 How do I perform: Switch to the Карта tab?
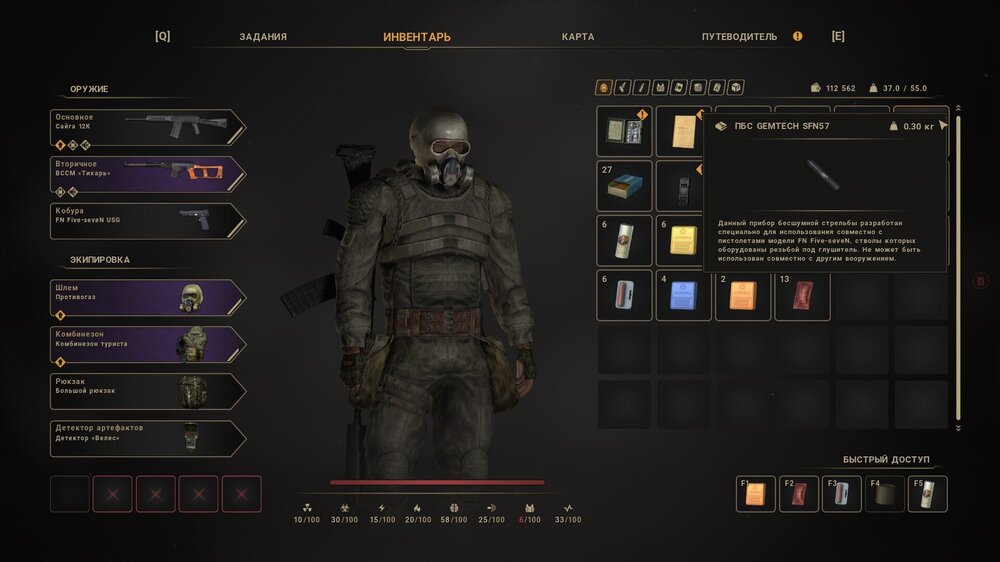click(x=578, y=37)
